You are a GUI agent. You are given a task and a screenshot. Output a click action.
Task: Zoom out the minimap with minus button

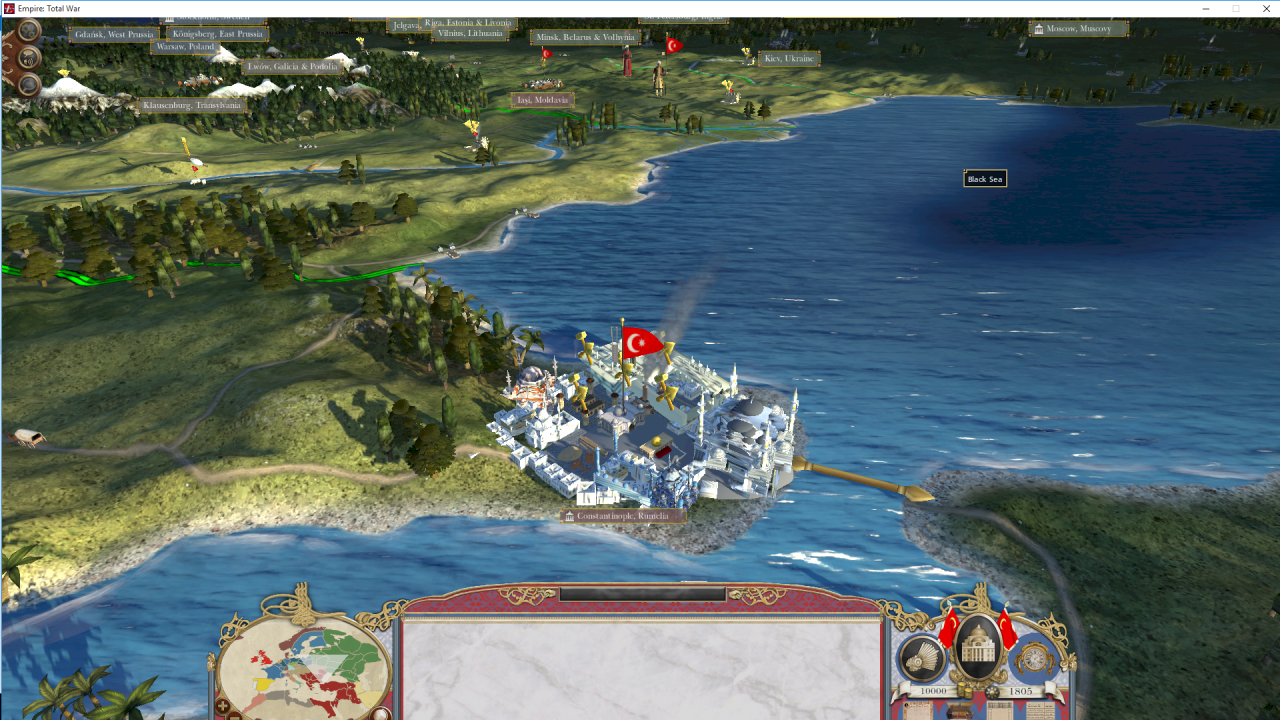235,715
